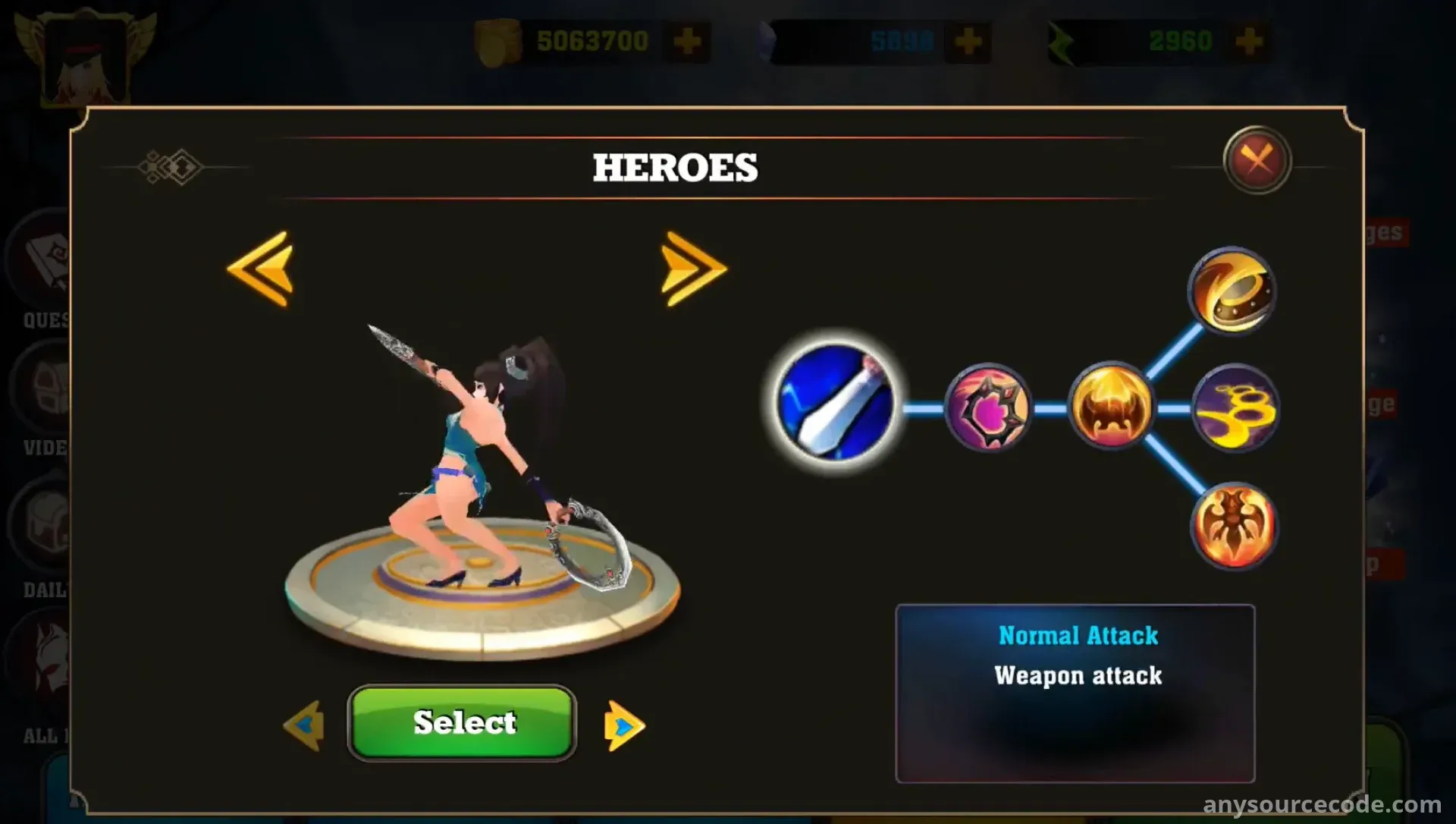Select the current hero with green button
This screenshot has width=1456, height=824.
(x=462, y=722)
